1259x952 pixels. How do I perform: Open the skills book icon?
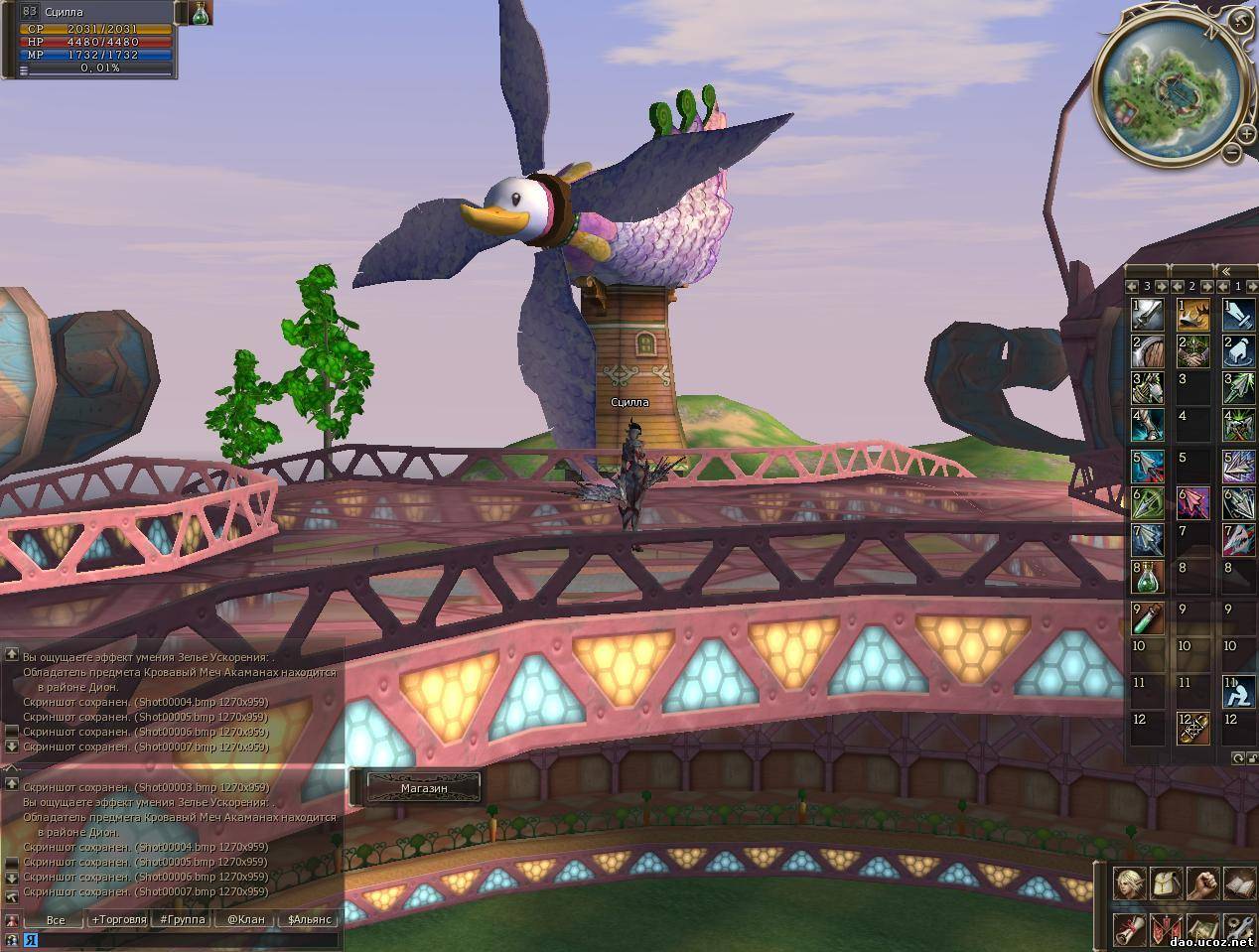pos(1238,884)
